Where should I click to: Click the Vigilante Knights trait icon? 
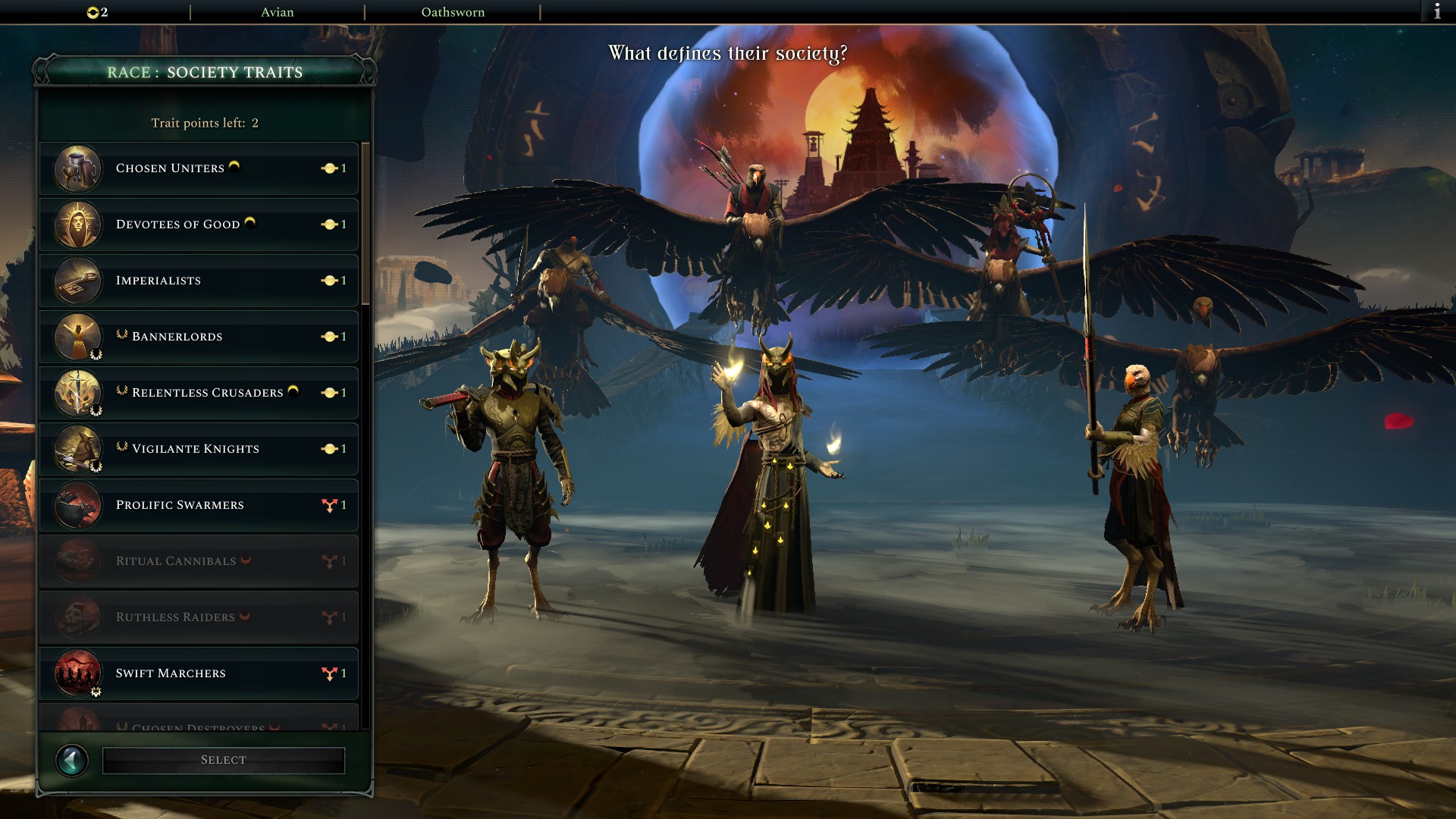(x=77, y=449)
